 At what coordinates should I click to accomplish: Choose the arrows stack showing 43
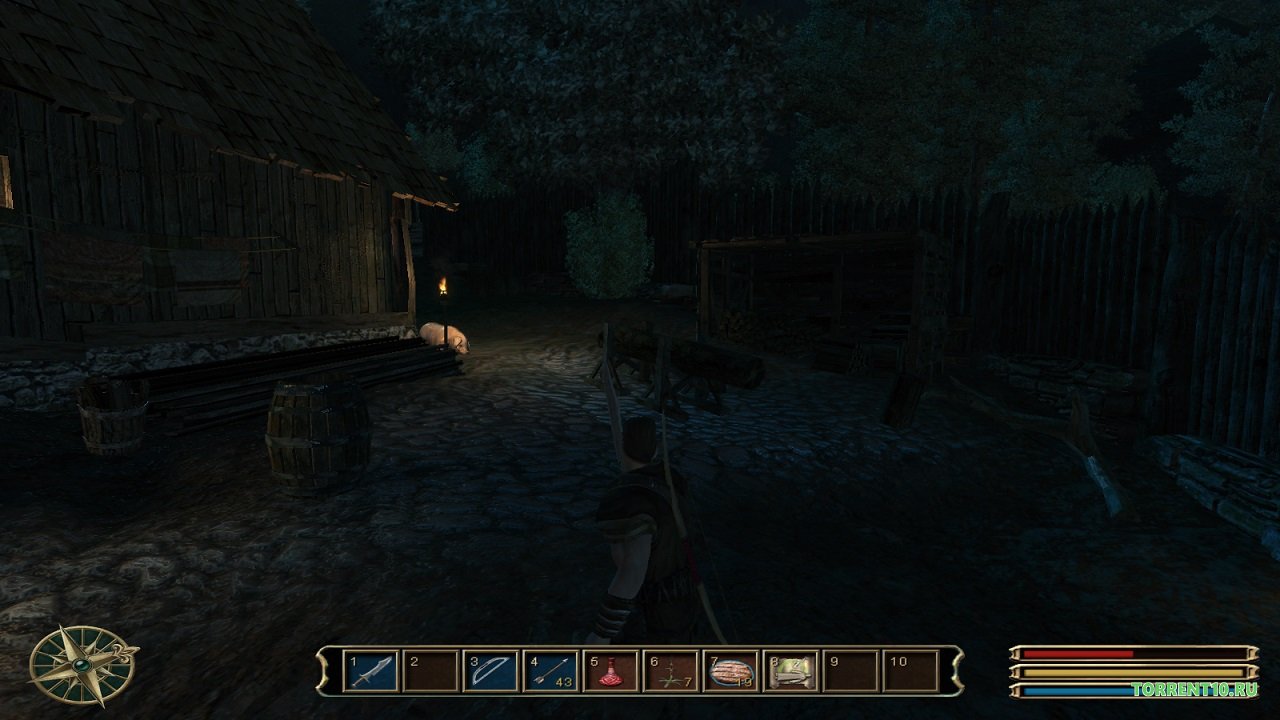tap(551, 670)
